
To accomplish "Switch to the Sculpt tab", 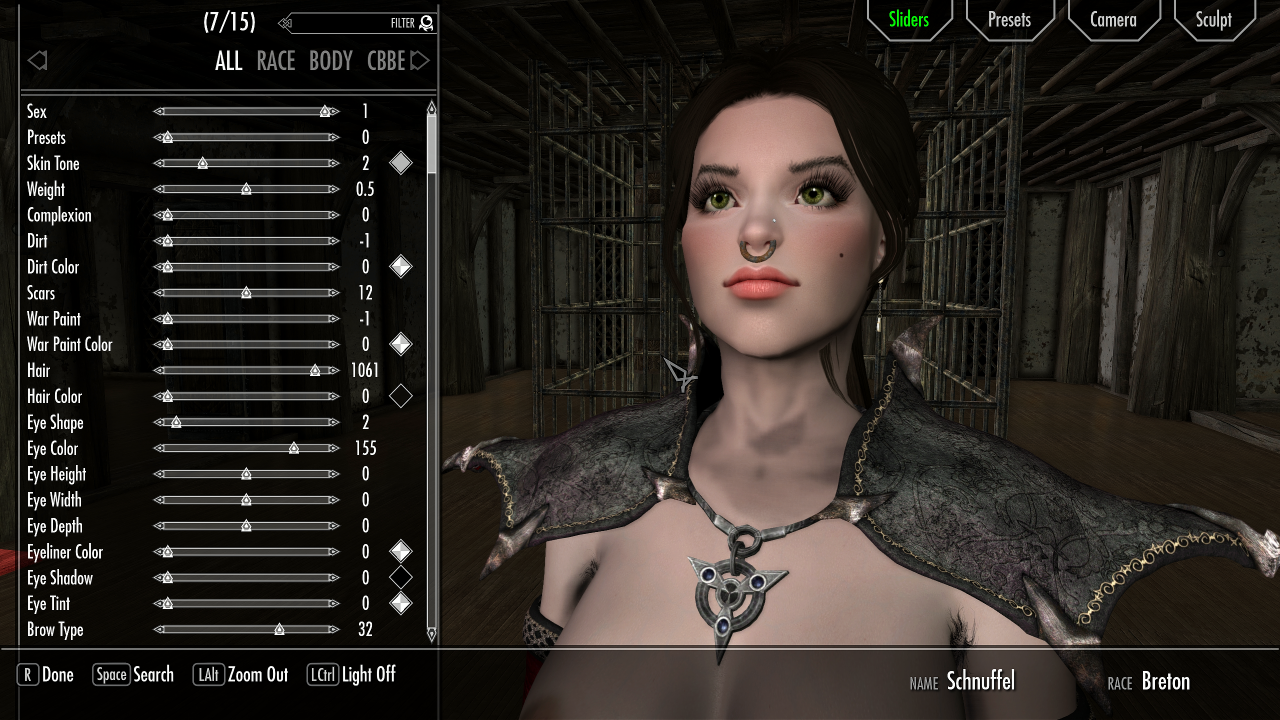I will [1213, 19].
